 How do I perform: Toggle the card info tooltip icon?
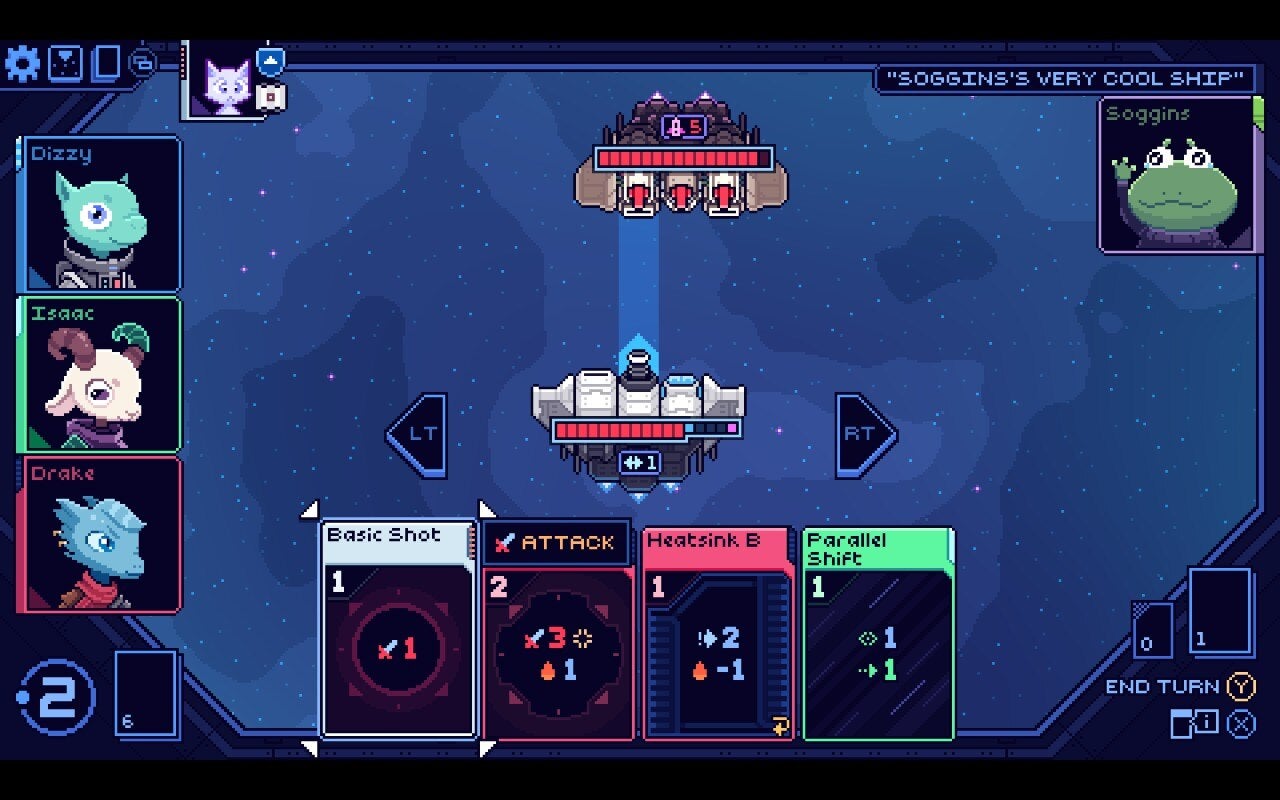[1195, 722]
